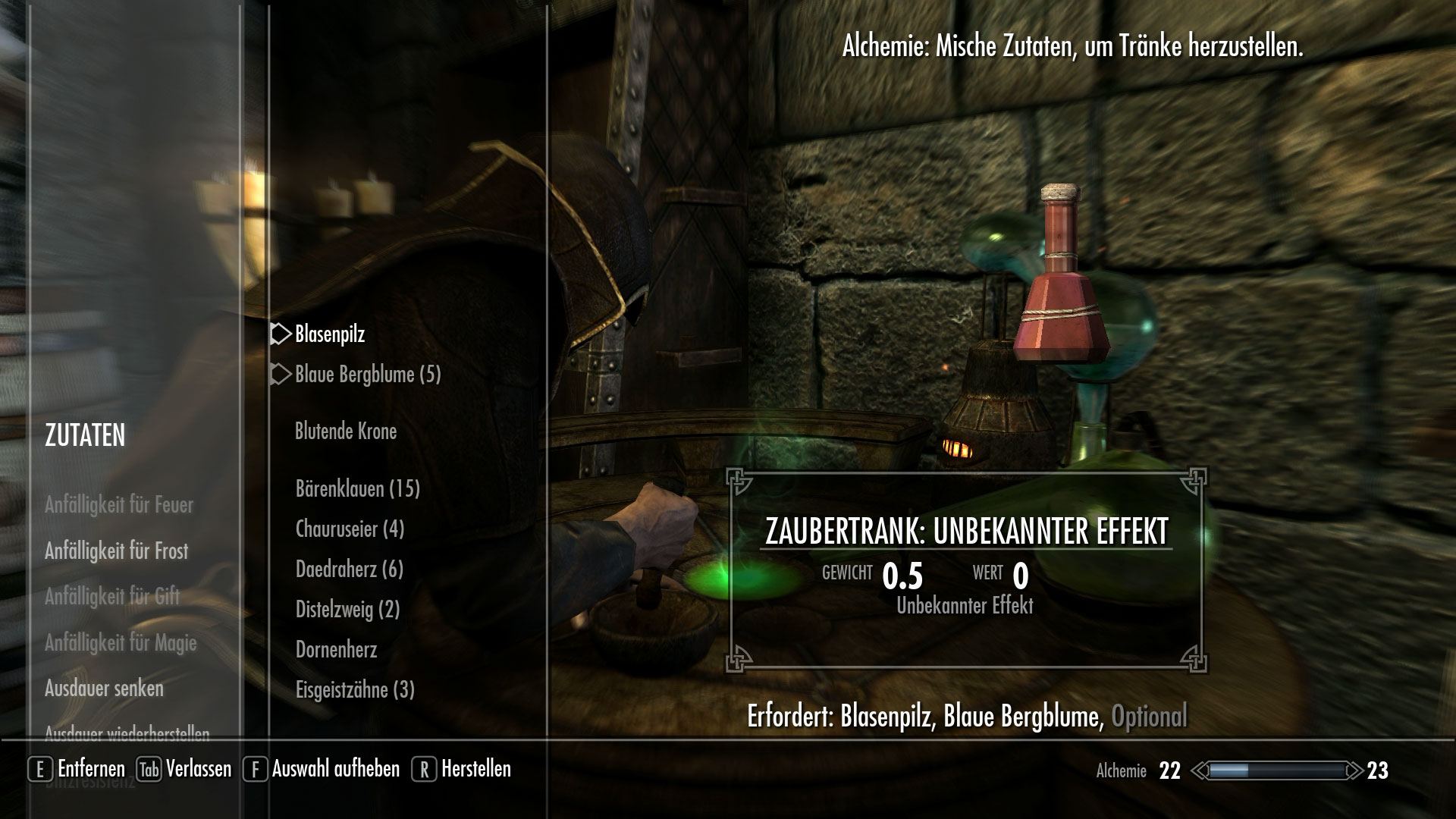Click the selection arrow beside Blasenpilz
Image resolution: width=1456 pixels, height=819 pixels.
pyautogui.click(x=280, y=332)
